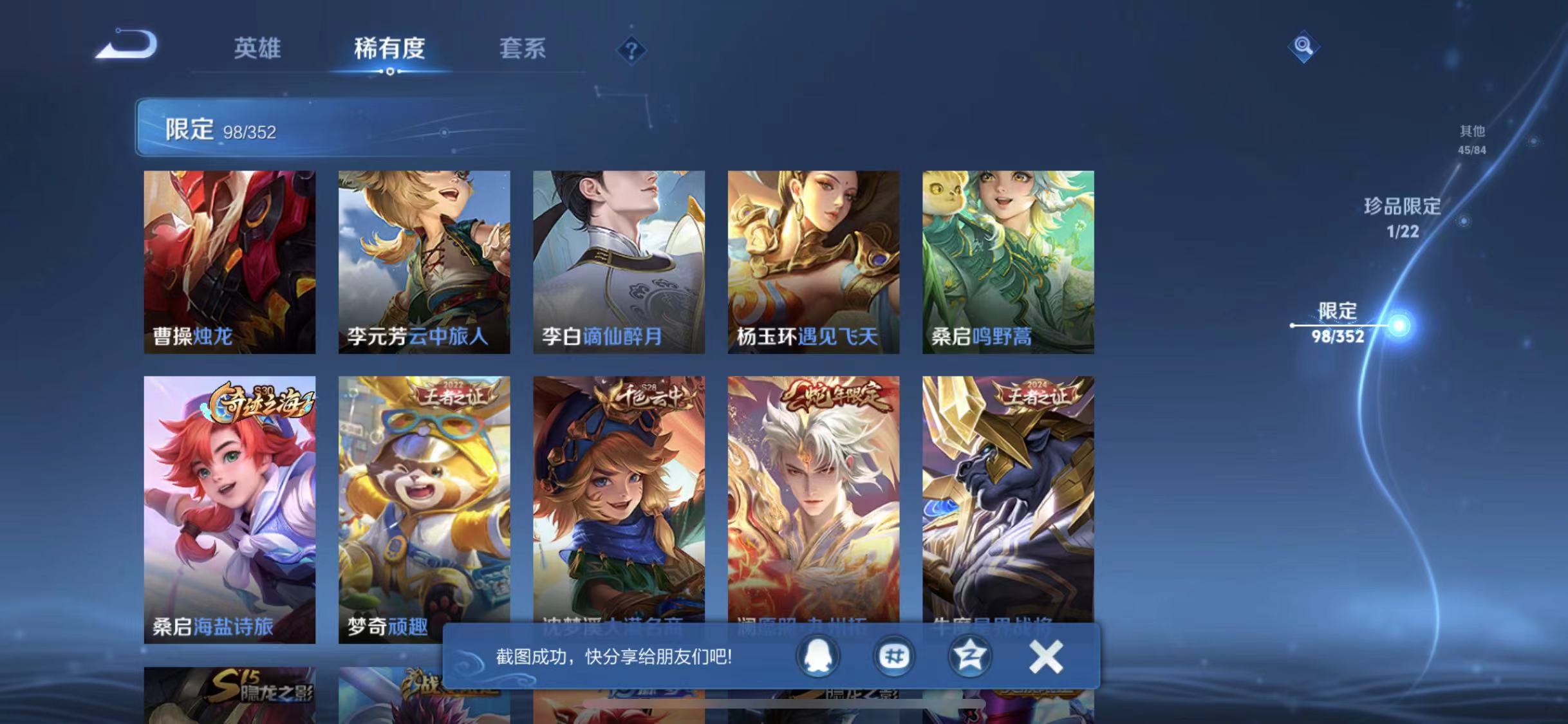Viewport: 1568px width, 724px height.
Task: Dismiss the share toast with the X icon
Action: click(1046, 657)
